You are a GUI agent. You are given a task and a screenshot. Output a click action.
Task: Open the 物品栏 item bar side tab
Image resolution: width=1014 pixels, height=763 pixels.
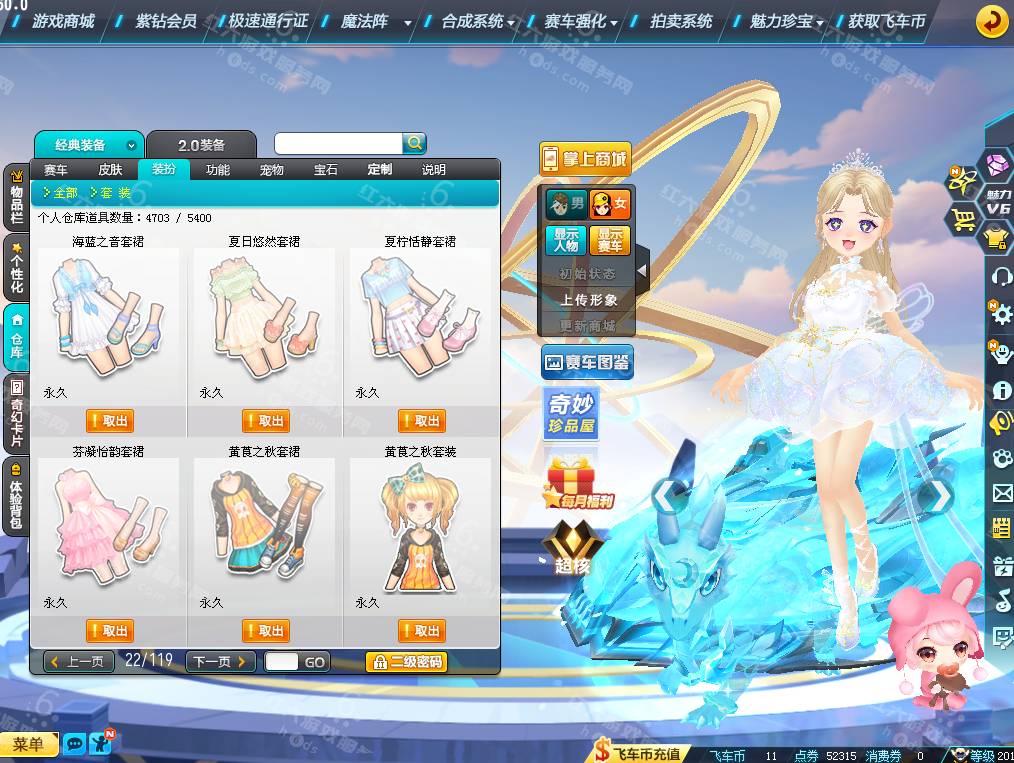16,197
